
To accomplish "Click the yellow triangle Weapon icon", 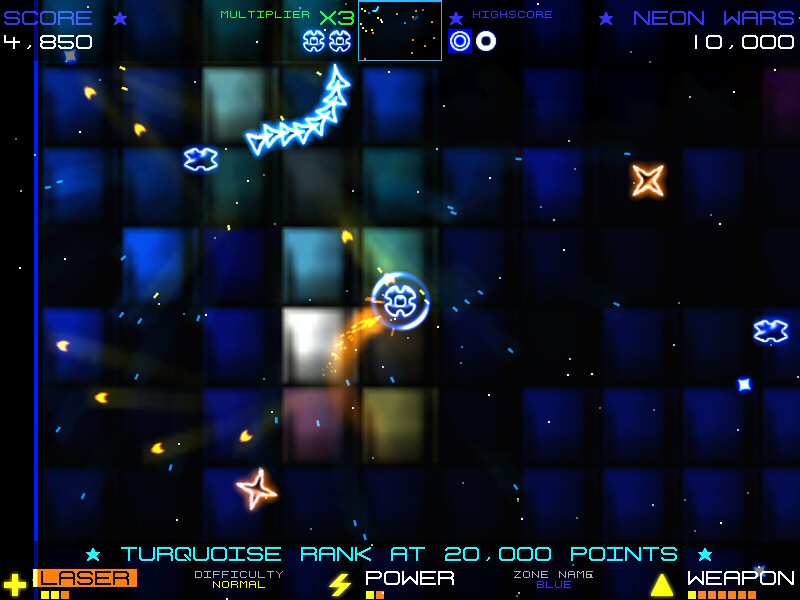I will click(x=662, y=584).
